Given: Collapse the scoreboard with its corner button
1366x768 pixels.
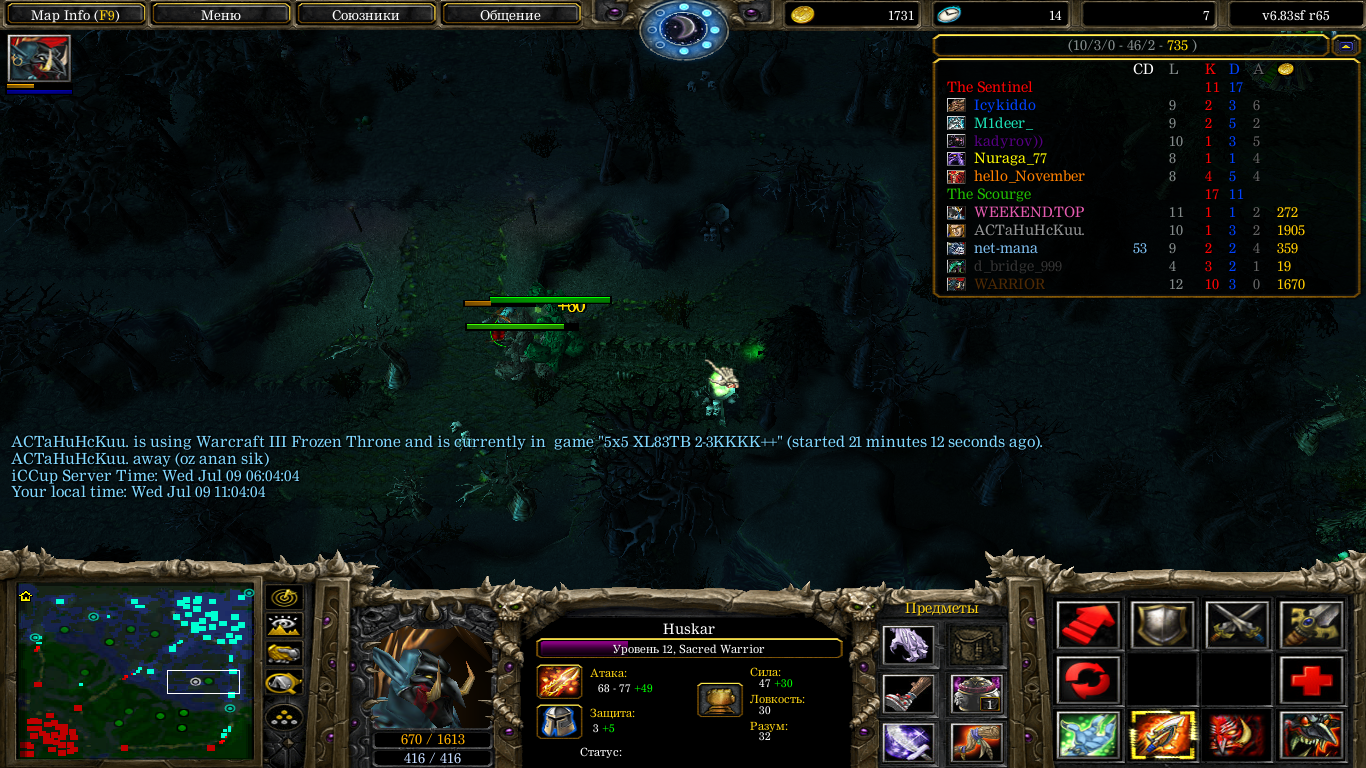Looking at the screenshot, I should (x=1345, y=46).
